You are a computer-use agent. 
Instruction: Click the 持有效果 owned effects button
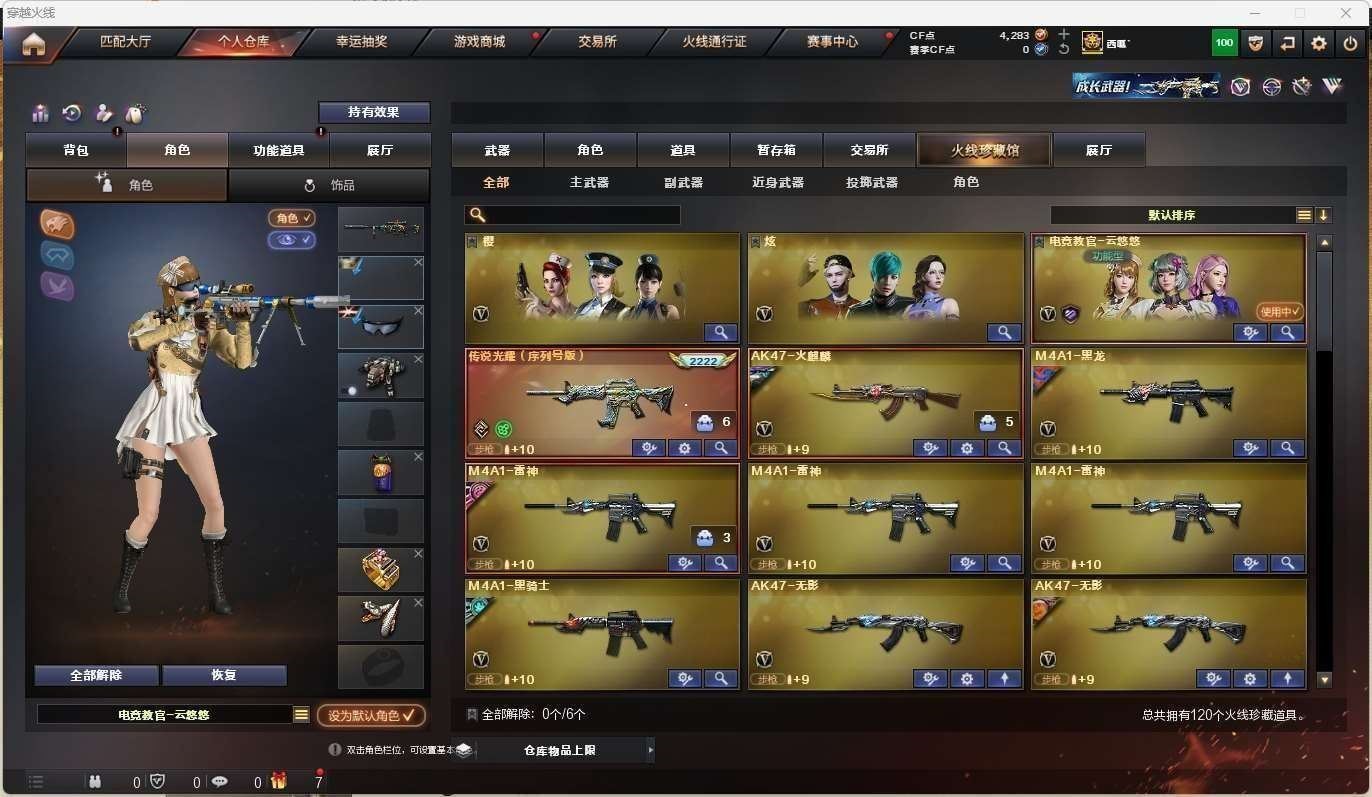(x=374, y=112)
